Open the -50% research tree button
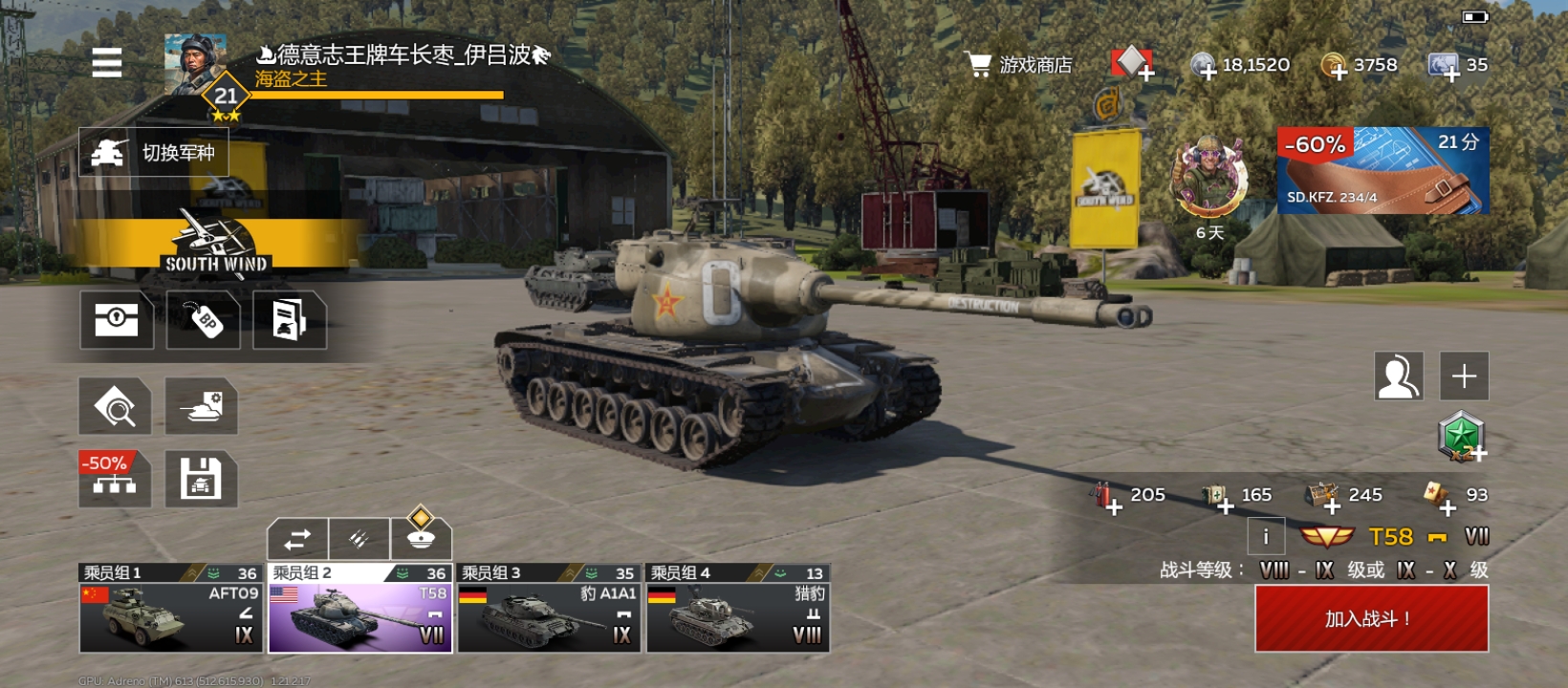This screenshot has height=688, width=1568. 115,478
